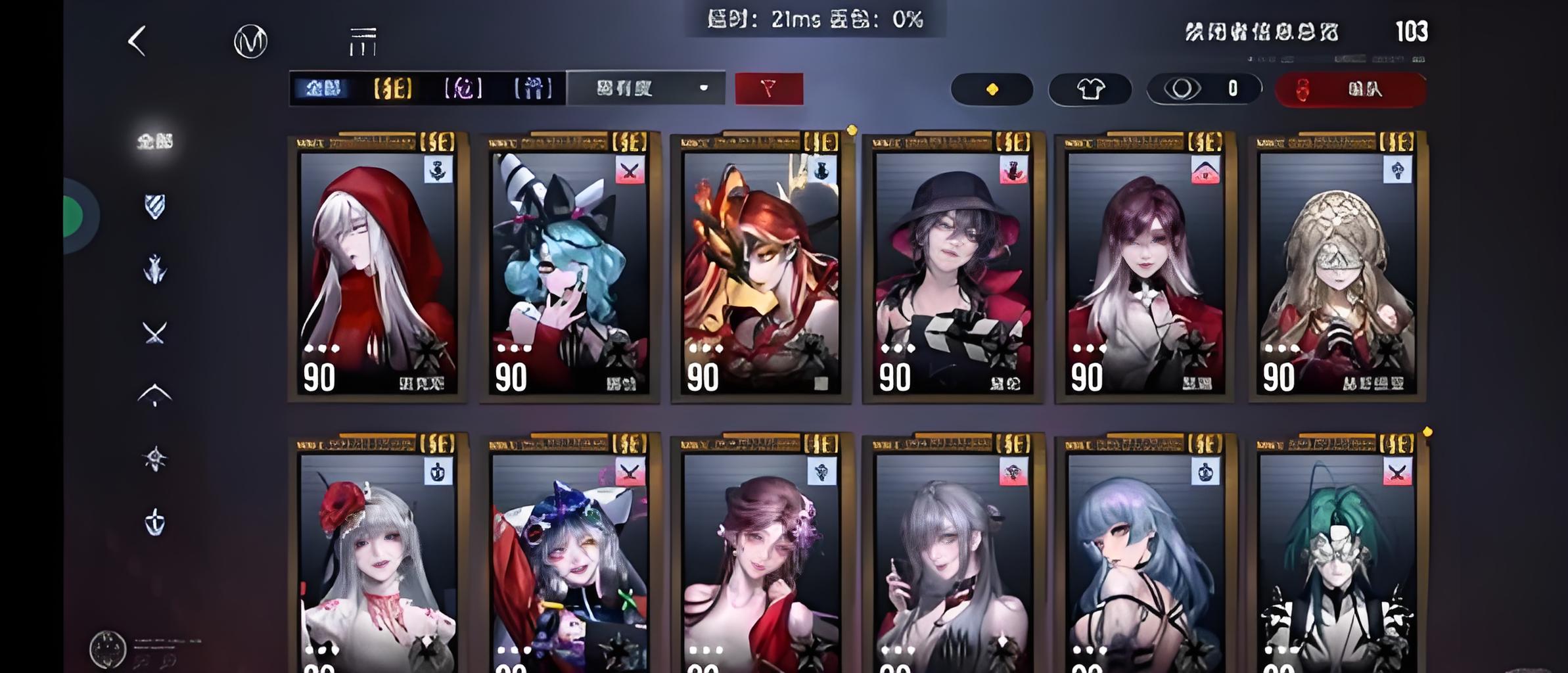
Task: Select the red-hooded white-haired character card
Action: pos(377,269)
